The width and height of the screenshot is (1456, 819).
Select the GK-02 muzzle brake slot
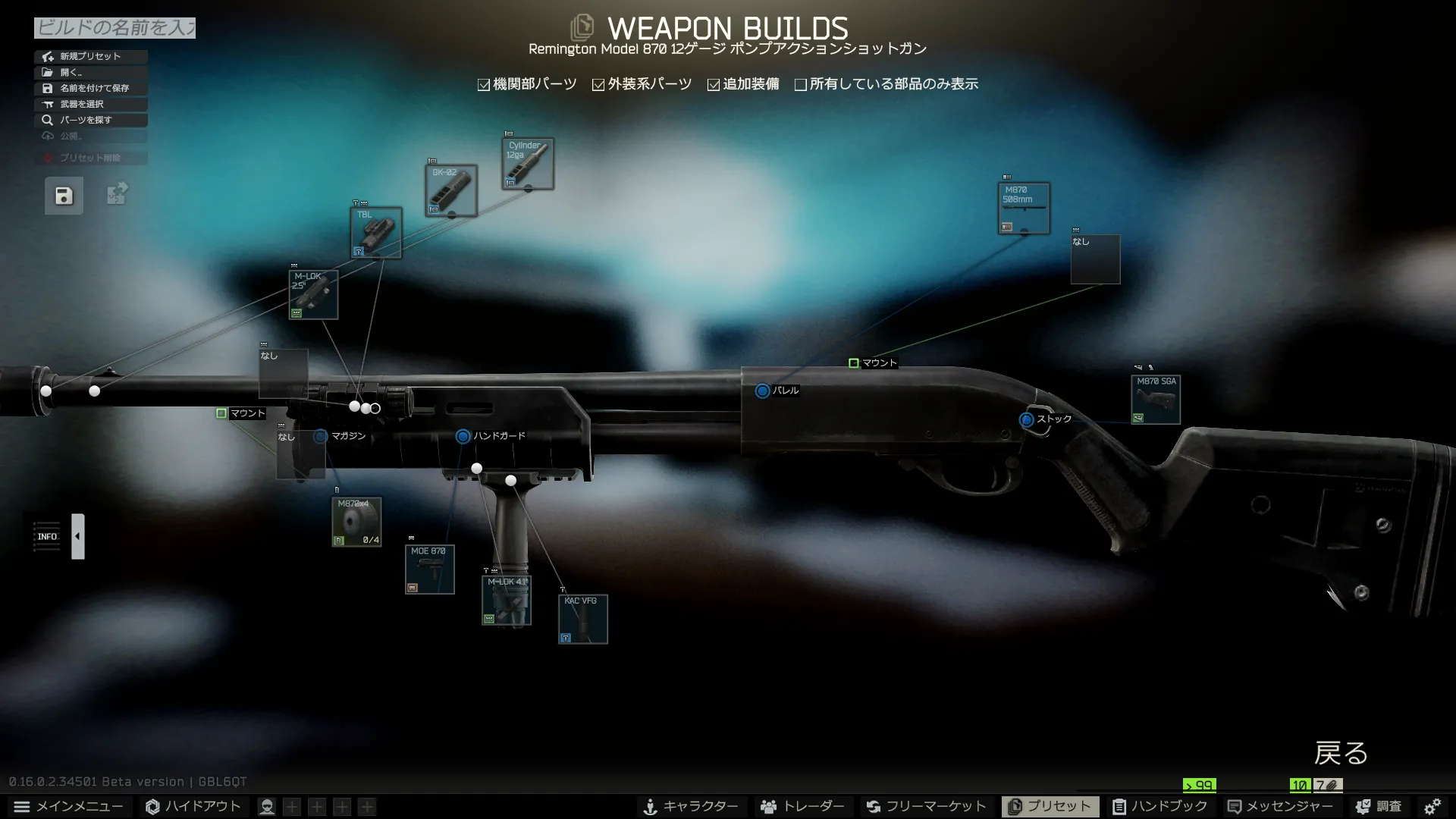[x=451, y=190]
